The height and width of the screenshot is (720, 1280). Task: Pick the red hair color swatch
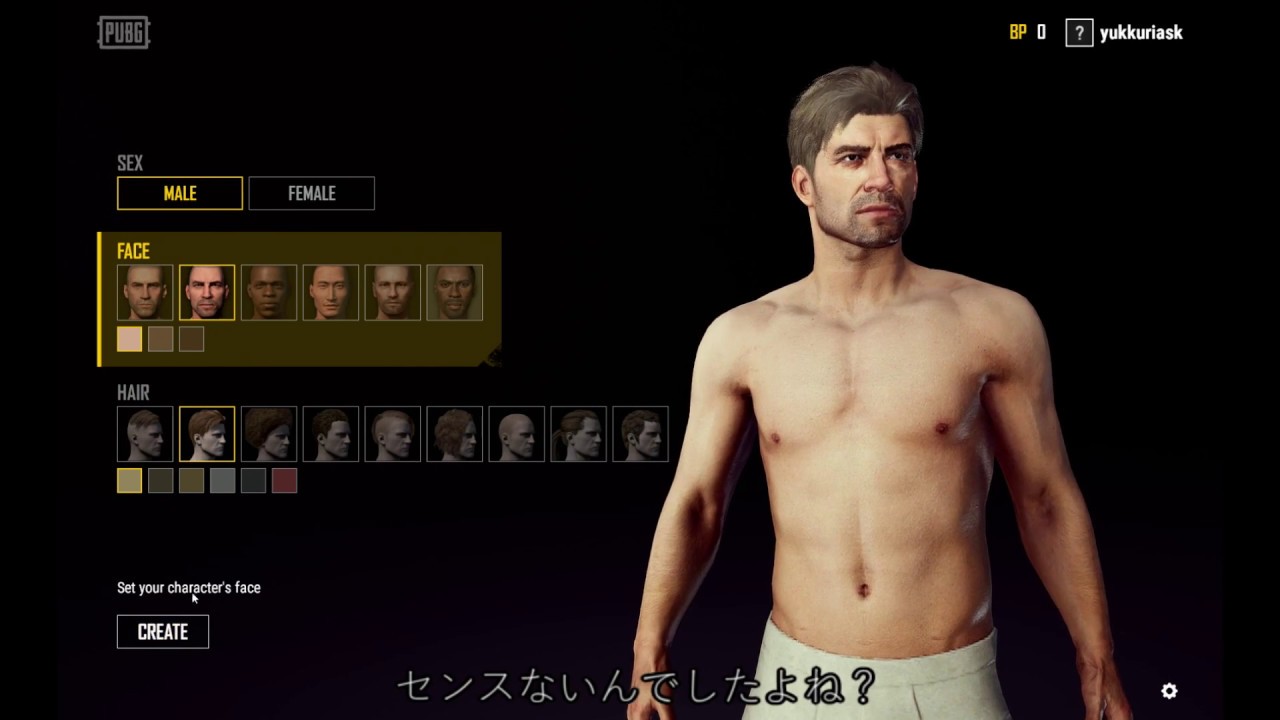tap(284, 481)
